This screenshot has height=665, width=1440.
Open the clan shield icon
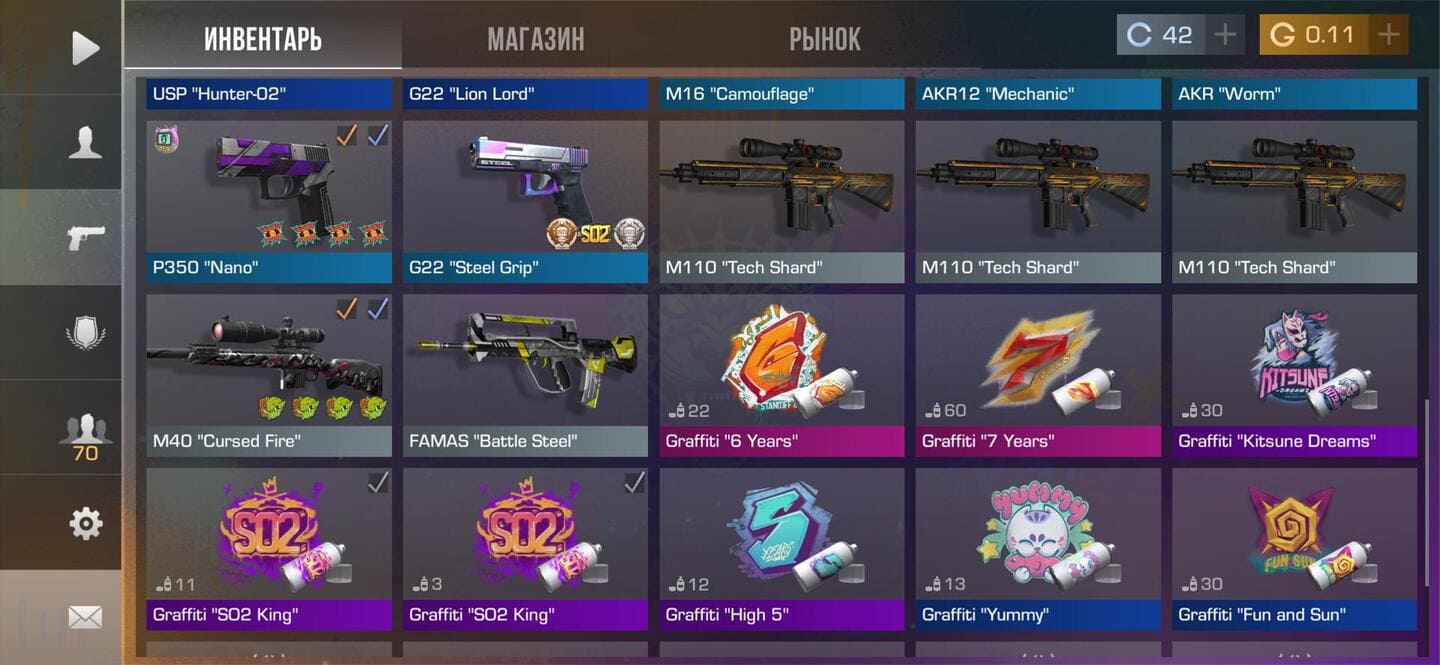(85, 332)
